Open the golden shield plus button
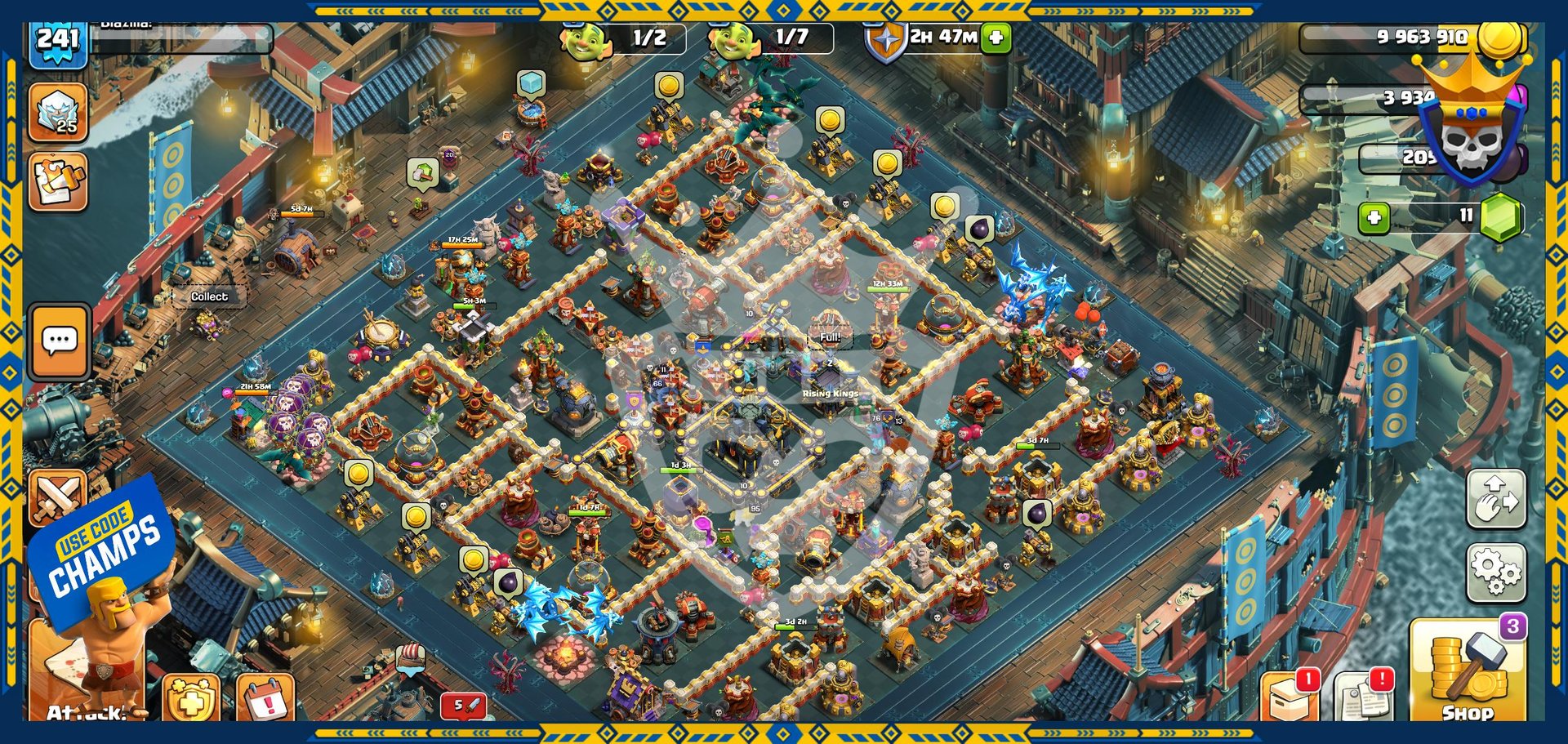Image resolution: width=1568 pixels, height=744 pixels. tap(191, 699)
